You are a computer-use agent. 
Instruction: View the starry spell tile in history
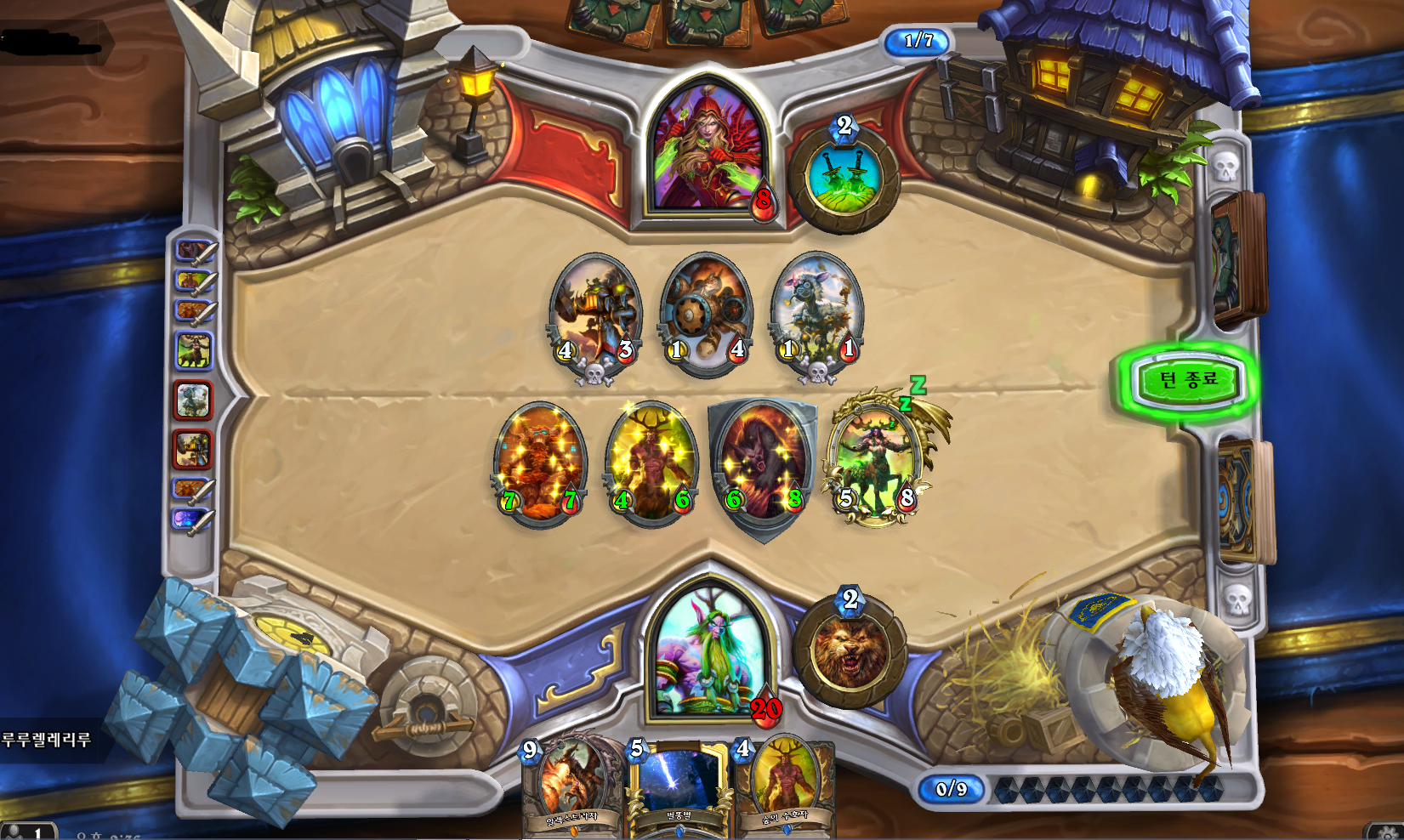(189, 518)
